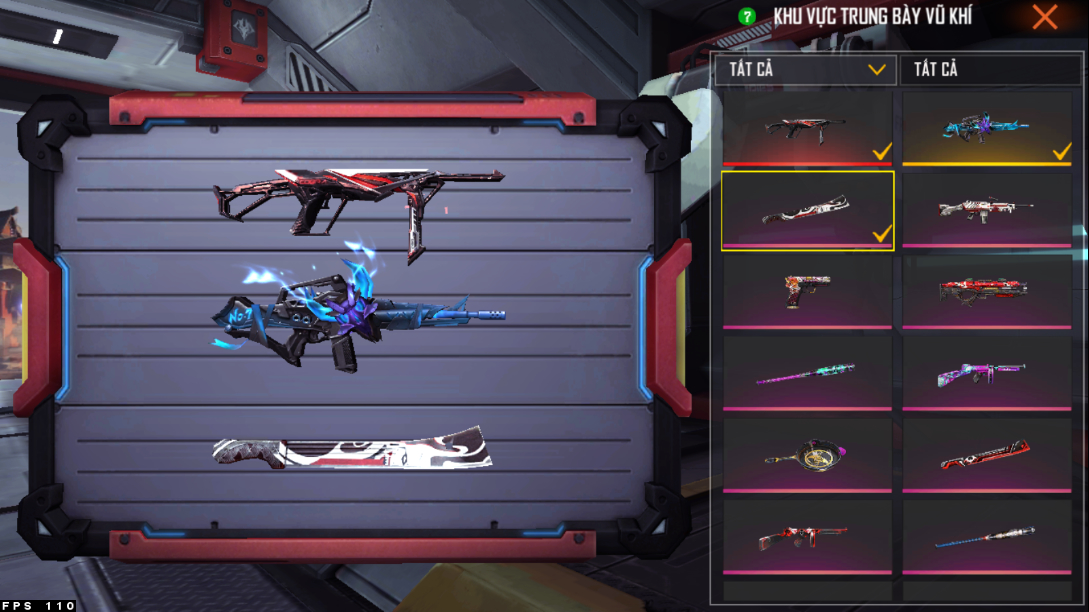Select the red heavy gun skin thumbnail

point(986,291)
